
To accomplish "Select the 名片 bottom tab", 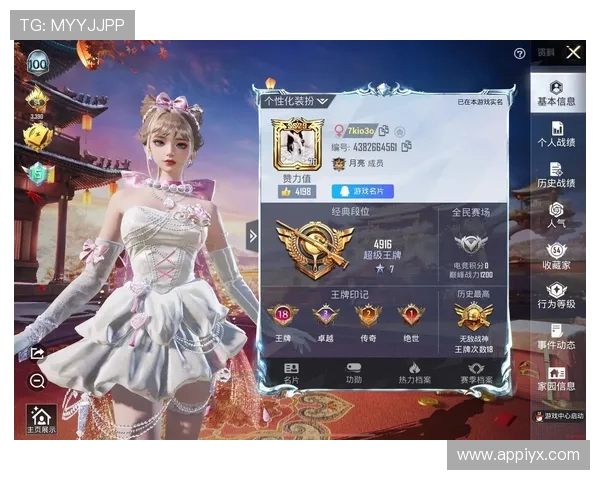I will click(291, 374).
